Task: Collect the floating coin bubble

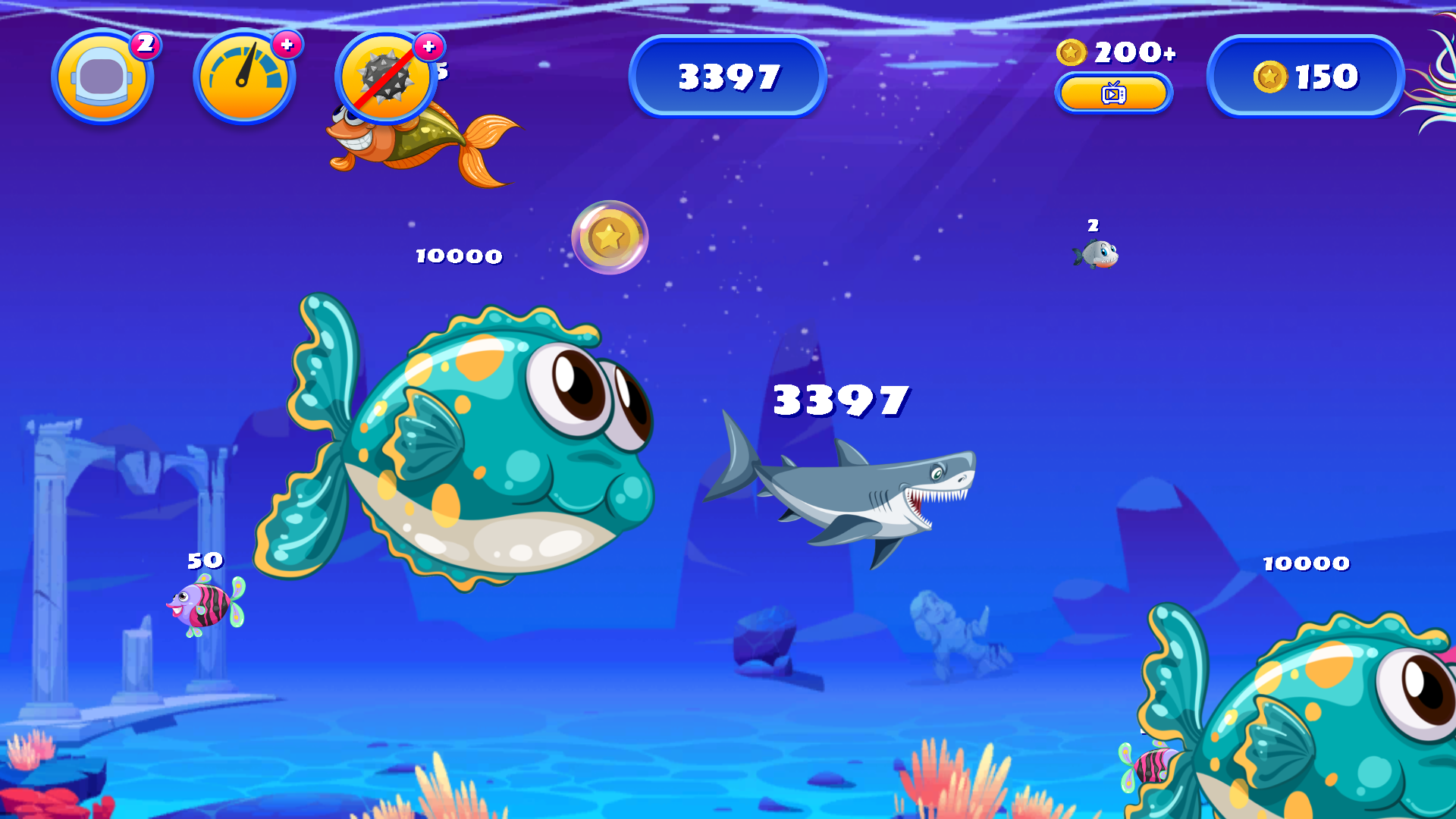Action: pyautogui.click(x=609, y=237)
